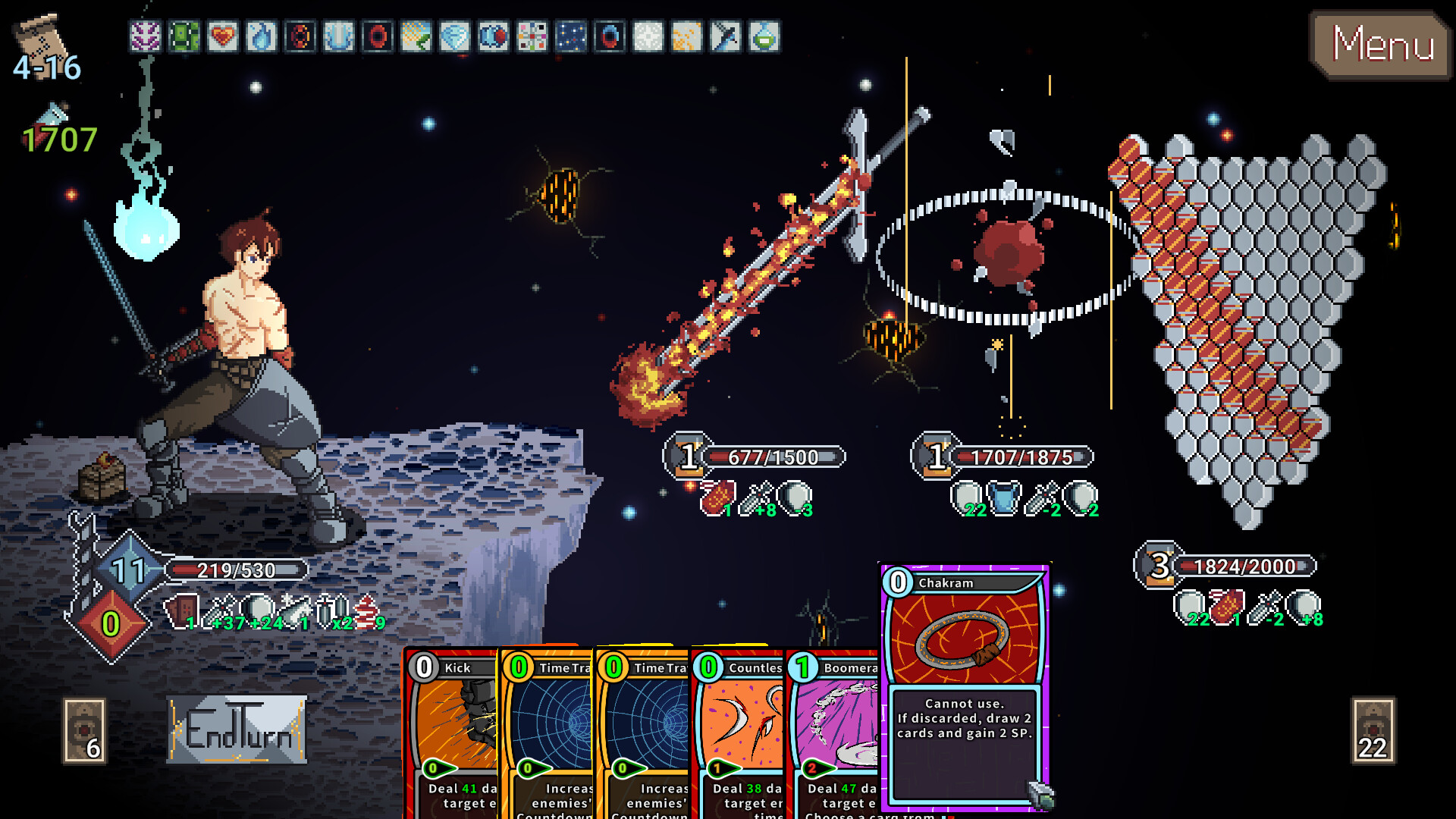Open the draw pile showing 6 cards
The image size is (1456, 819).
pyautogui.click(x=85, y=732)
